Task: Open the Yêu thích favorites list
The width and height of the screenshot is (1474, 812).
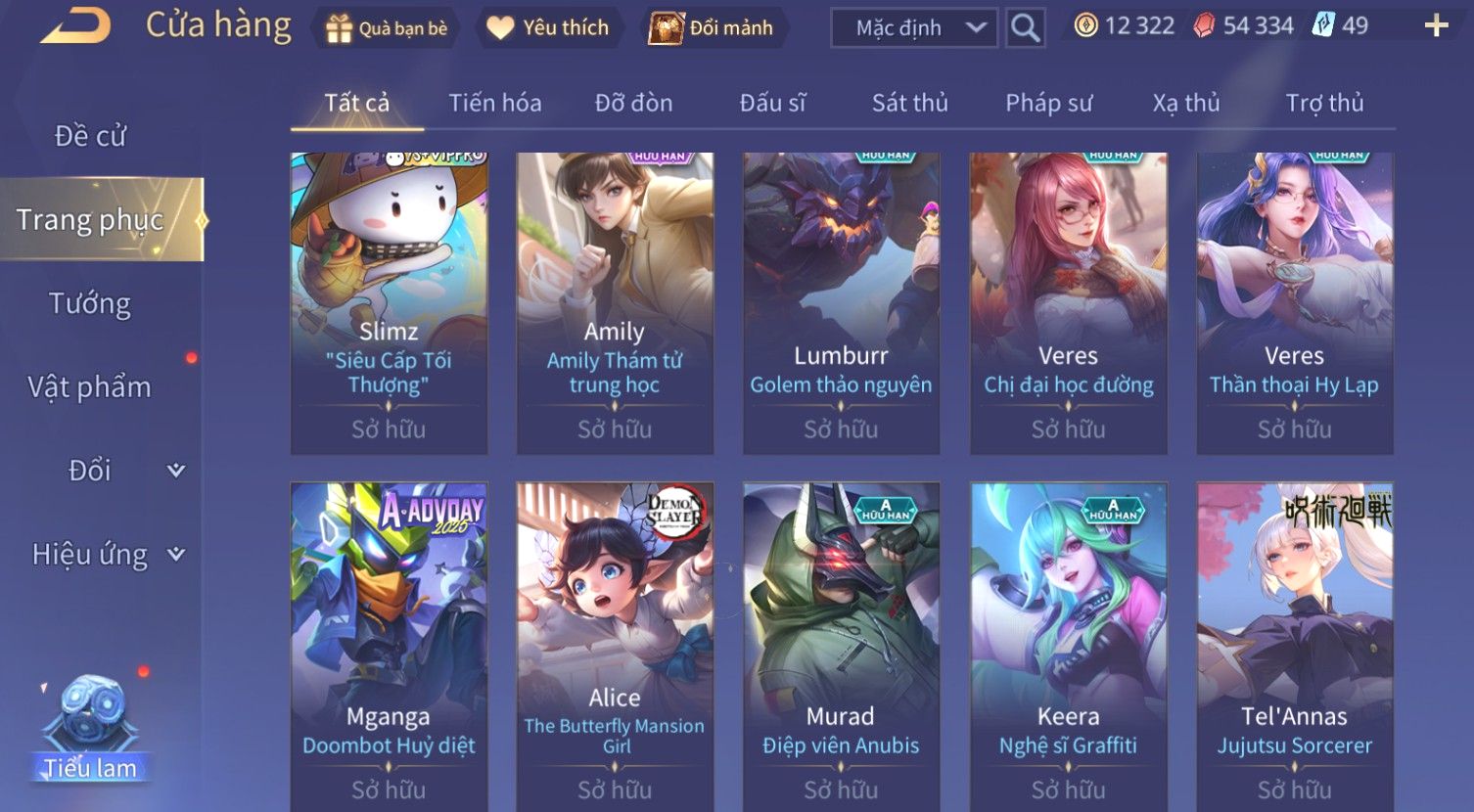Action: tap(548, 28)
